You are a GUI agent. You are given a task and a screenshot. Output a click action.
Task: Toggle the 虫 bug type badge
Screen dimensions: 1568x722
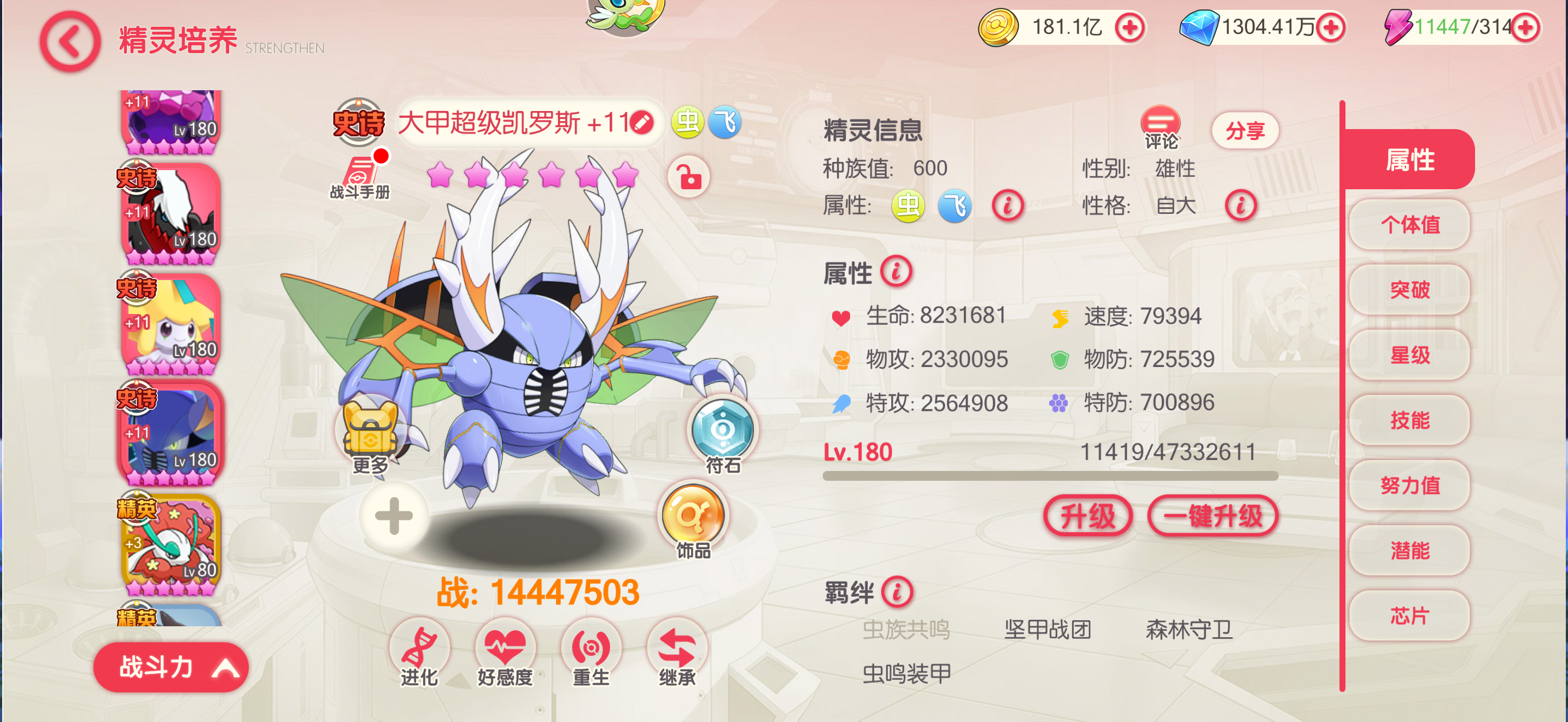click(687, 122)
